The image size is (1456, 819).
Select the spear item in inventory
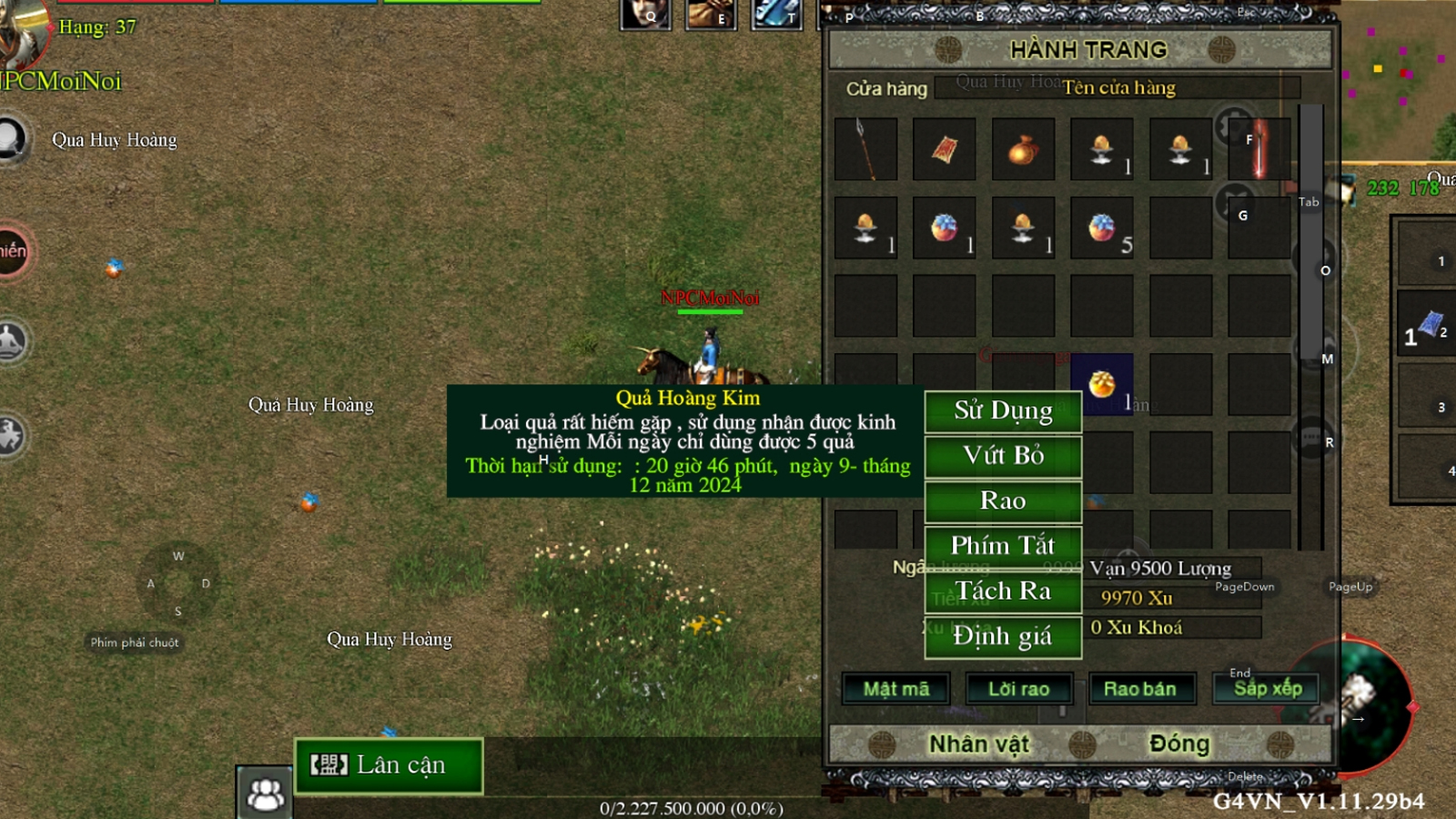click(x=865, y=148)
